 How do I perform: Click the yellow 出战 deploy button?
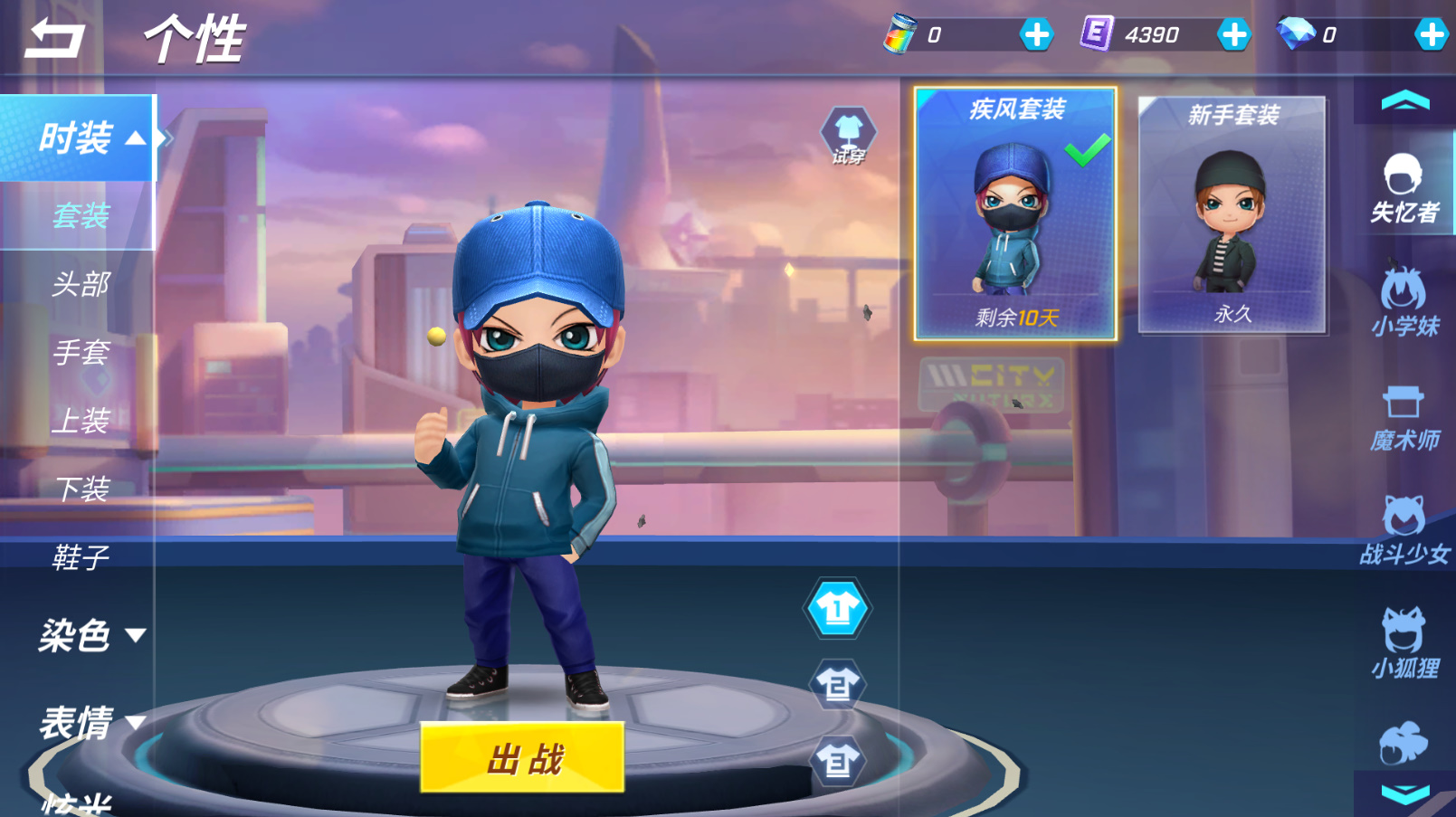522,757
